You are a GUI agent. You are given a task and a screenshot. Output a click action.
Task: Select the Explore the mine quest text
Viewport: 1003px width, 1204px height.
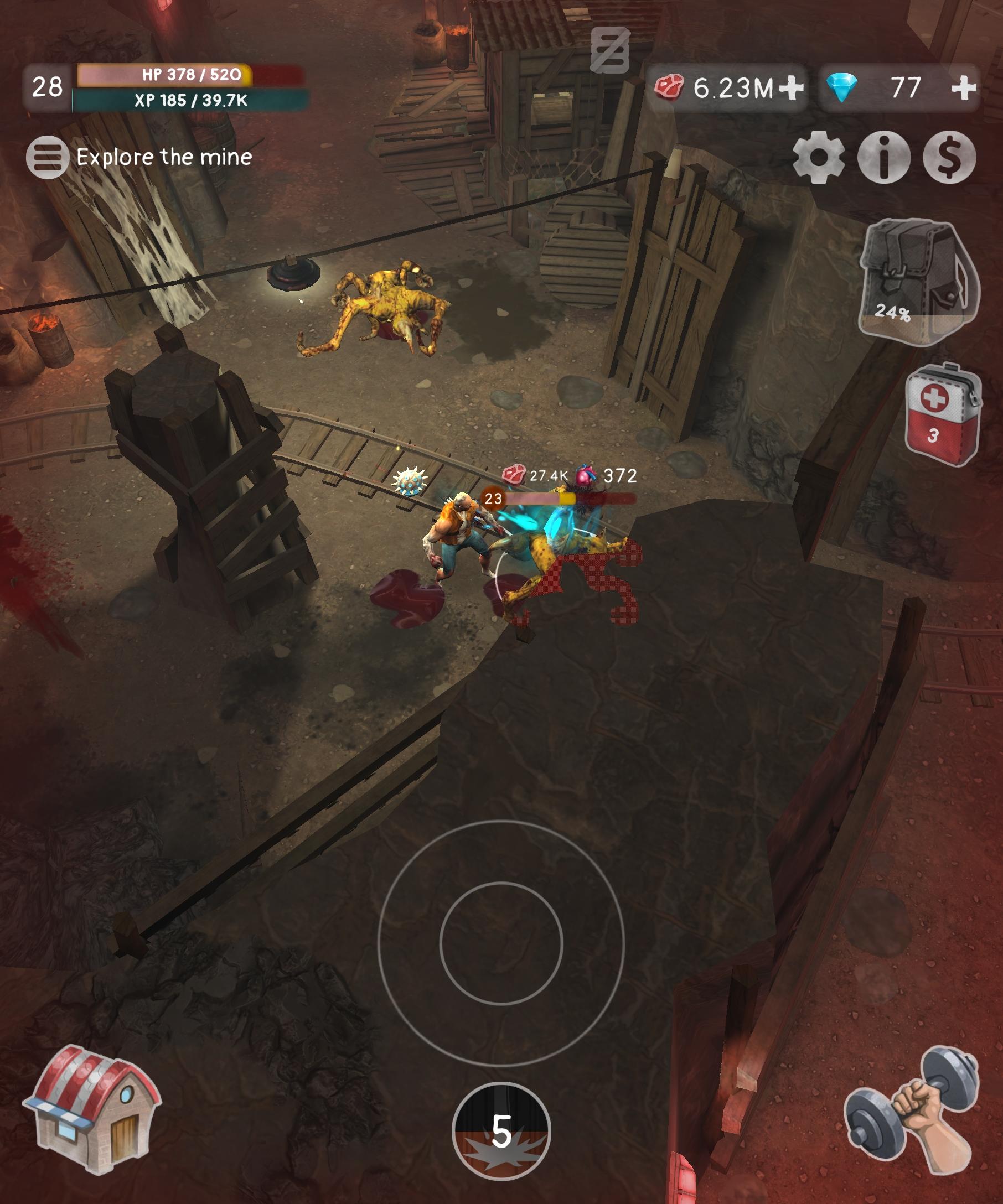point(164,158)
